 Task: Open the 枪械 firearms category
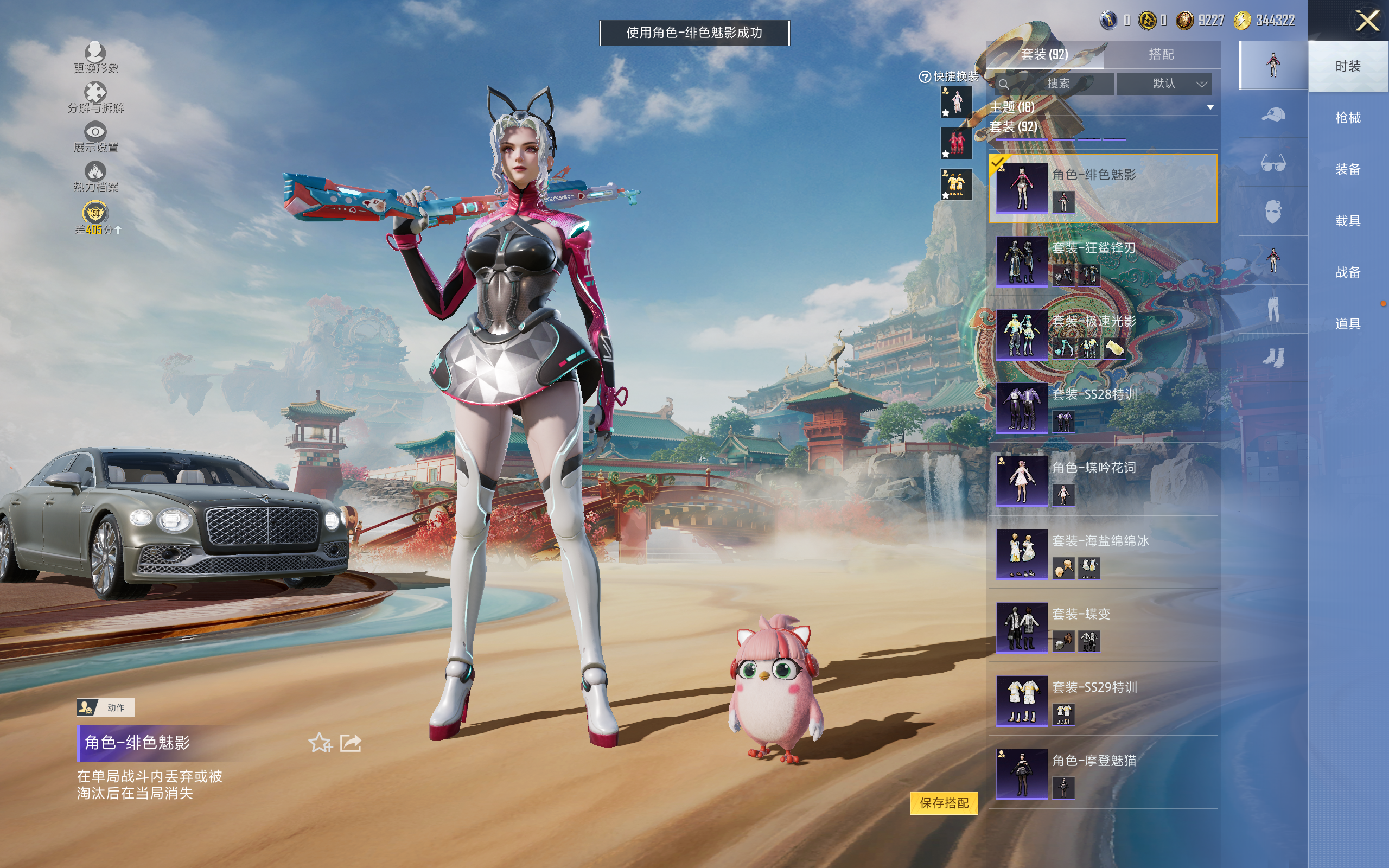[x=1347, y=118]
